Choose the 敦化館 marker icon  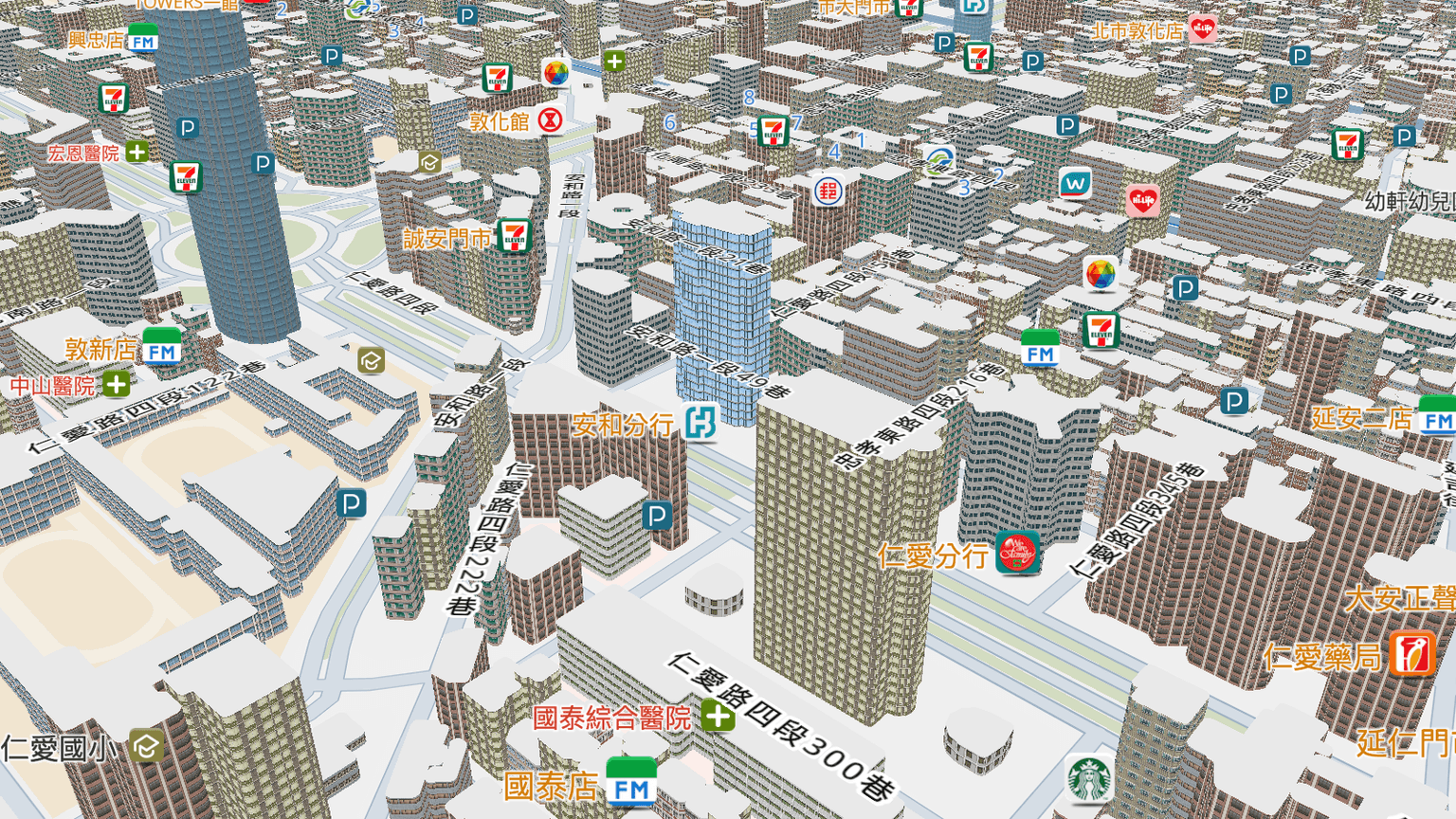point(550,120)
